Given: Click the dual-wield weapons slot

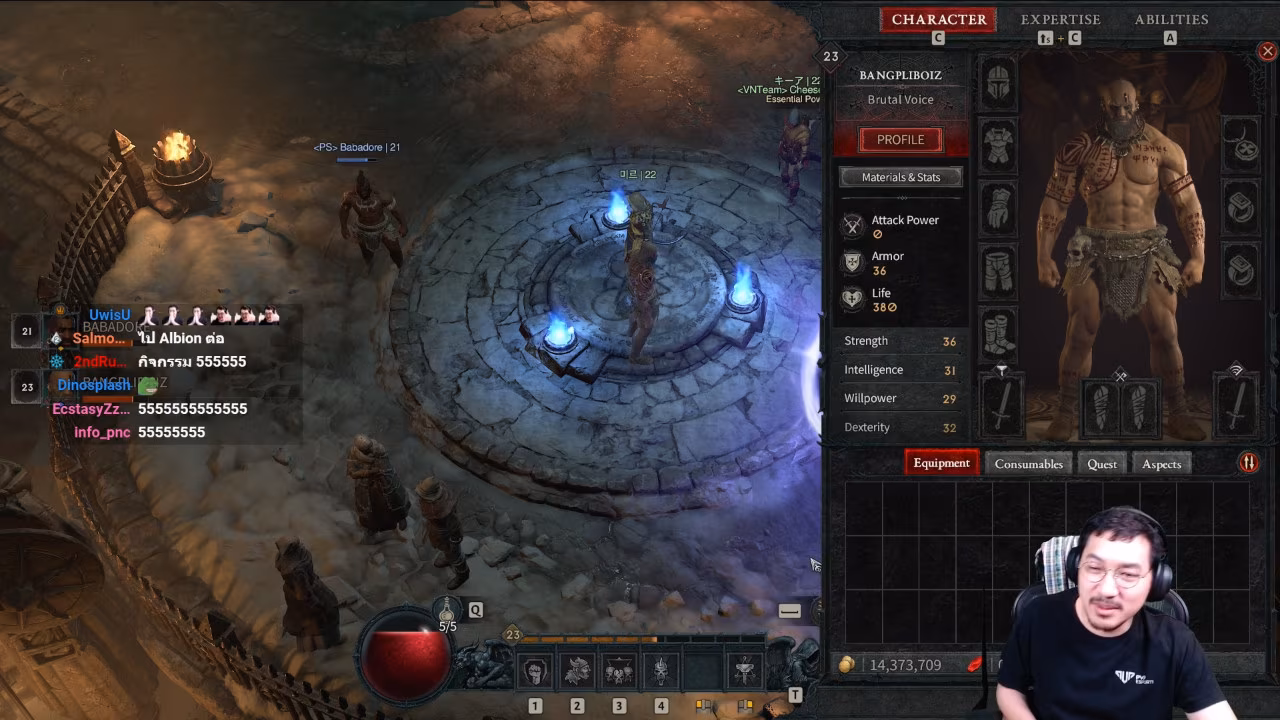Looking at the screenshot, I should point(1119,407).
